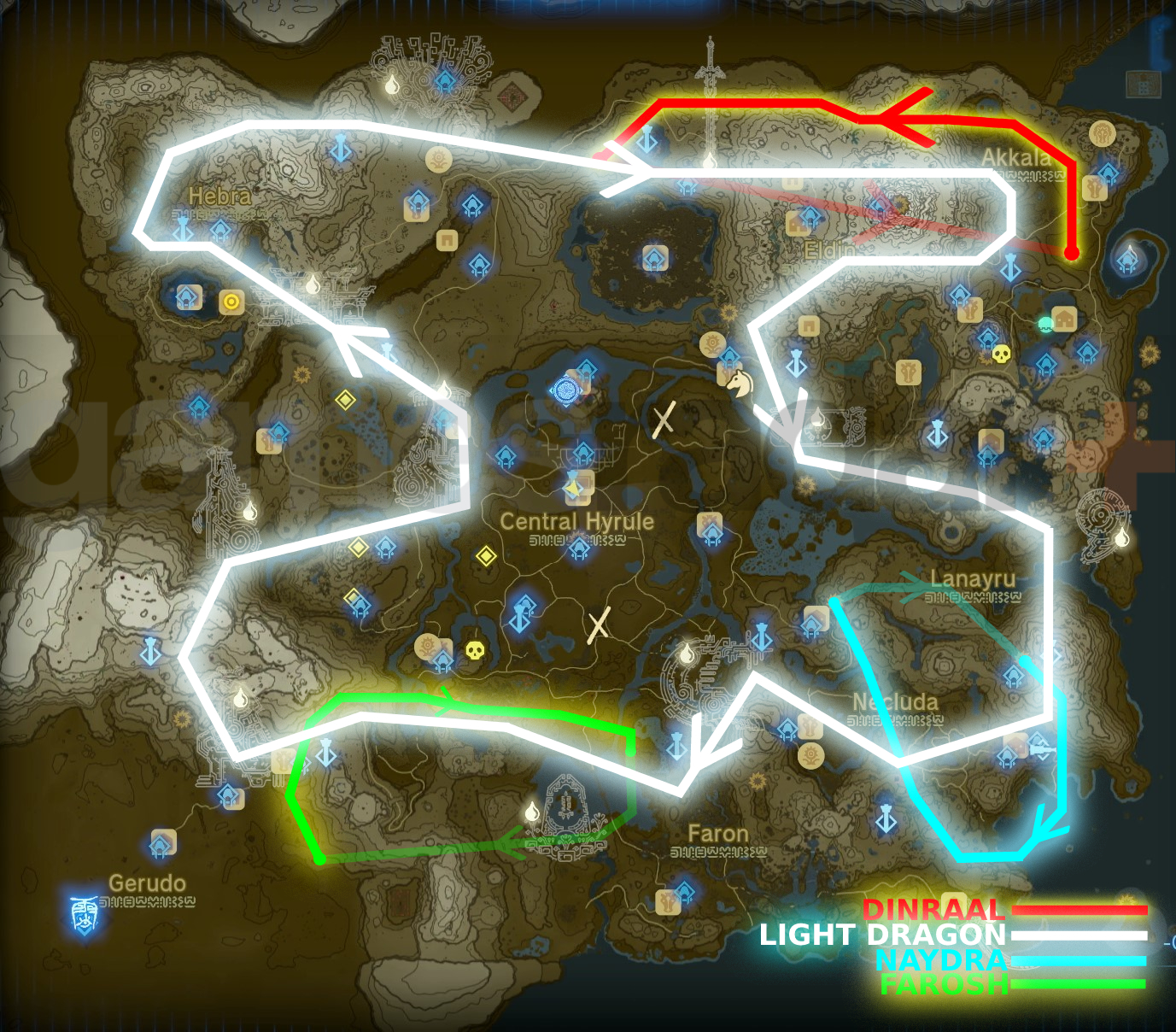Switch to the Necluda region label
The height and width of the screenshot is (1032, 1176).
click(x=895, y=701)
